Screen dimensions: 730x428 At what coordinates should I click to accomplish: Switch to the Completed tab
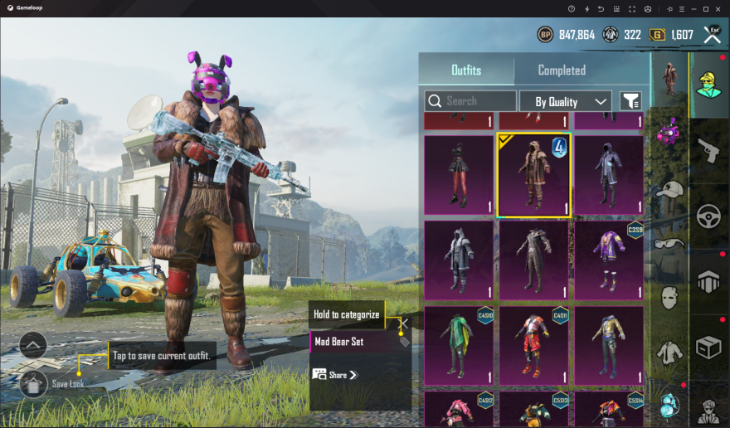tap(561, 70)
